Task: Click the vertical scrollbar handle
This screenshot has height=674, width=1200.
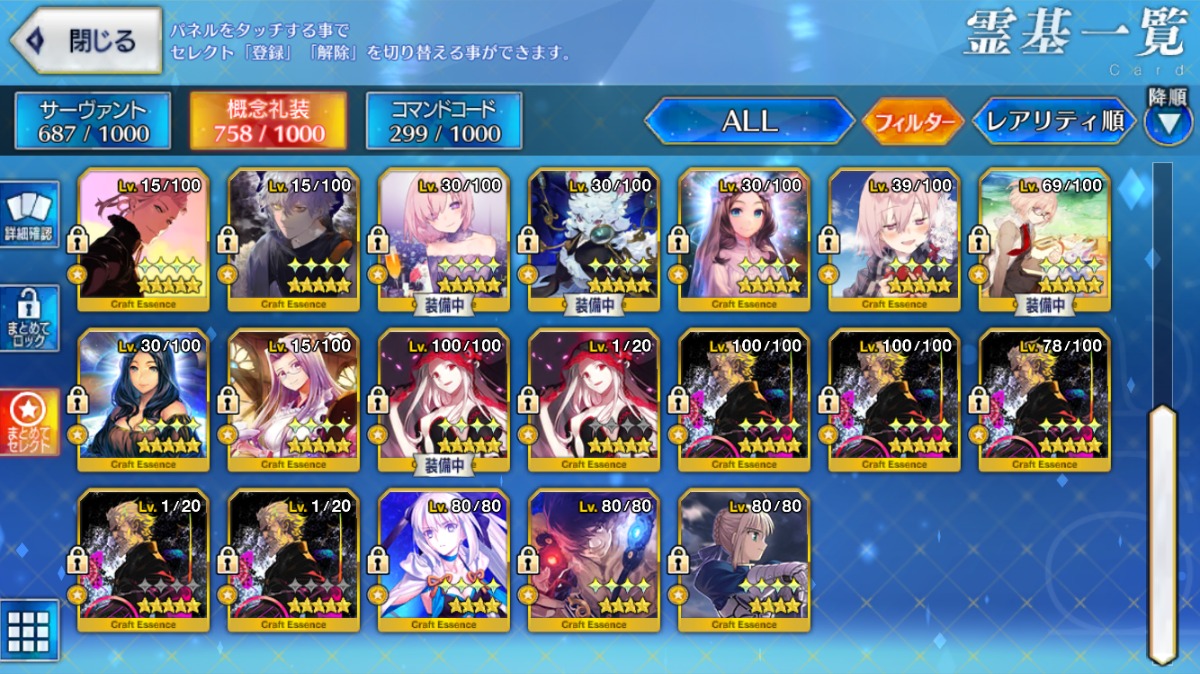Action: pos(1162,530)
